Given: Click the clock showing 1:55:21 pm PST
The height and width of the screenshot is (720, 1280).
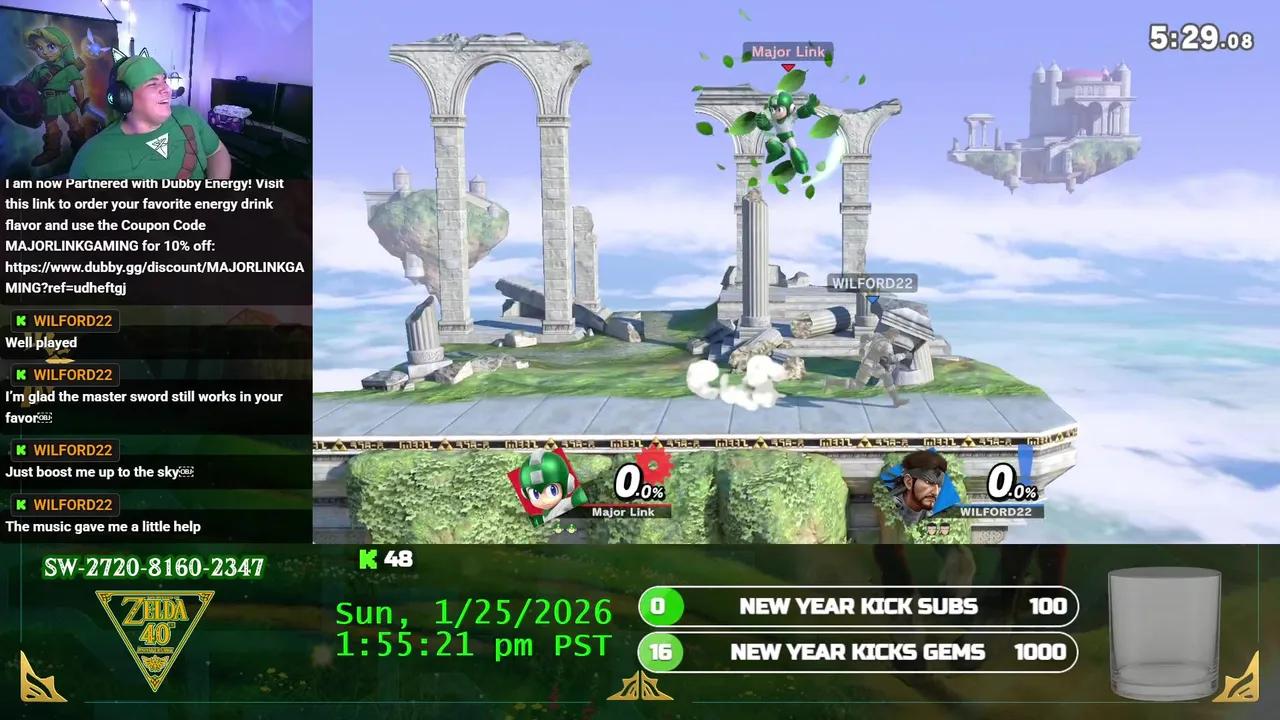Looking at the screenshot, I should 475,646.
